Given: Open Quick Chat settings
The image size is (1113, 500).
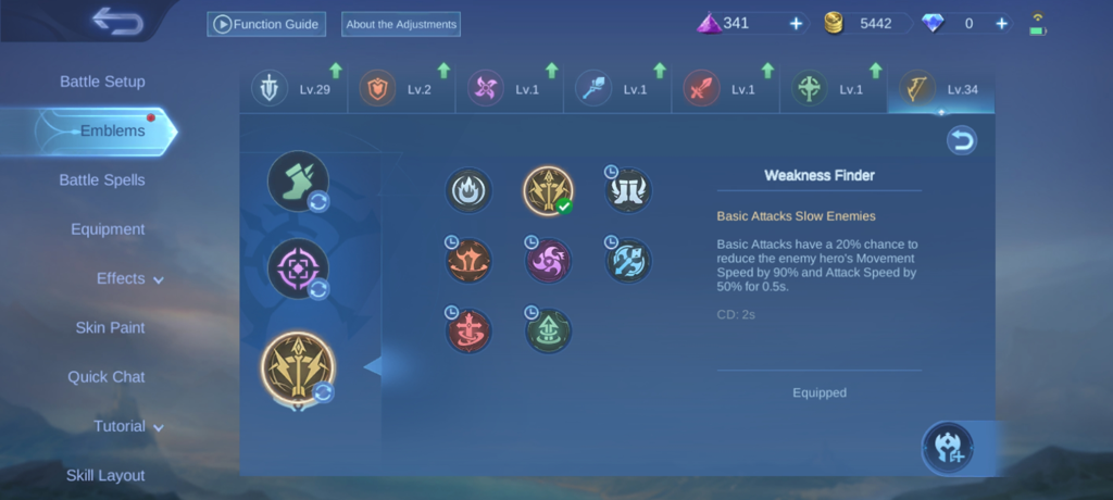Looking at the screenshot, I should [106, 377].
